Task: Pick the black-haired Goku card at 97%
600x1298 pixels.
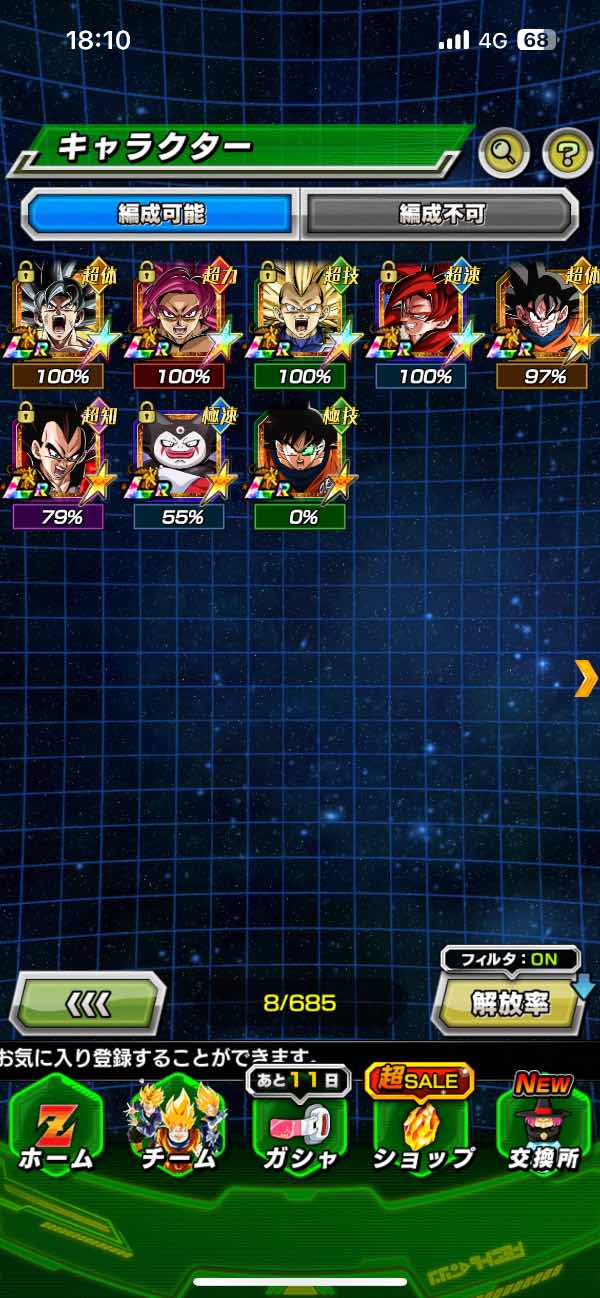Action: pos(543,310)
